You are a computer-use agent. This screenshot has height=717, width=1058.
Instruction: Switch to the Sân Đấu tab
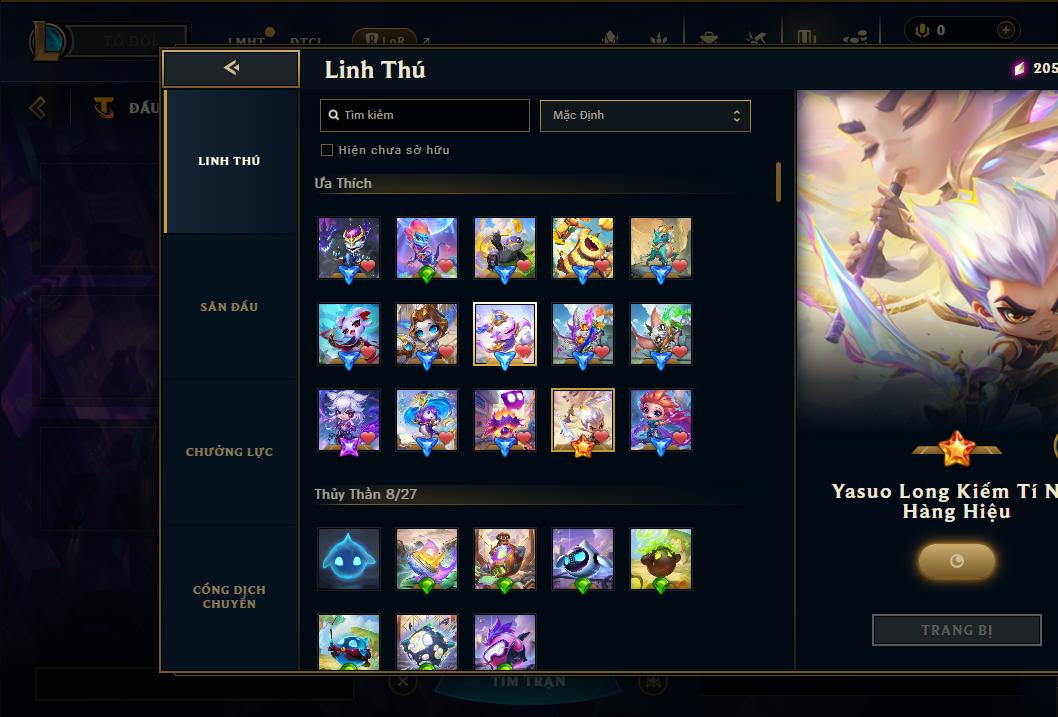229,307
